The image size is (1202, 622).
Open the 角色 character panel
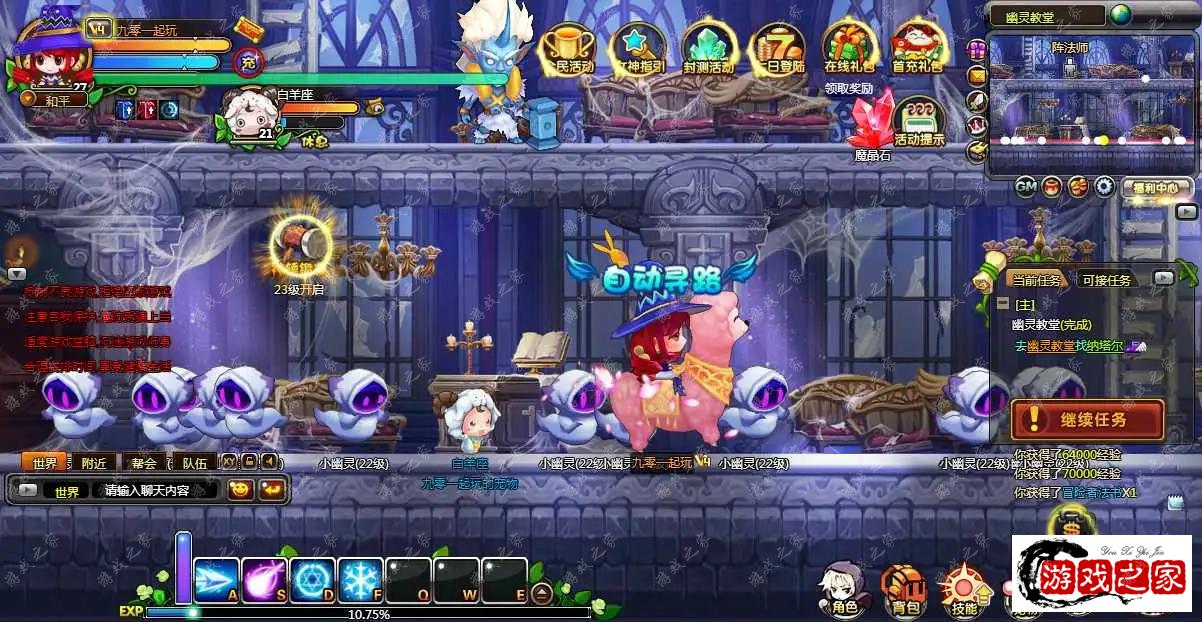[838, 588]
